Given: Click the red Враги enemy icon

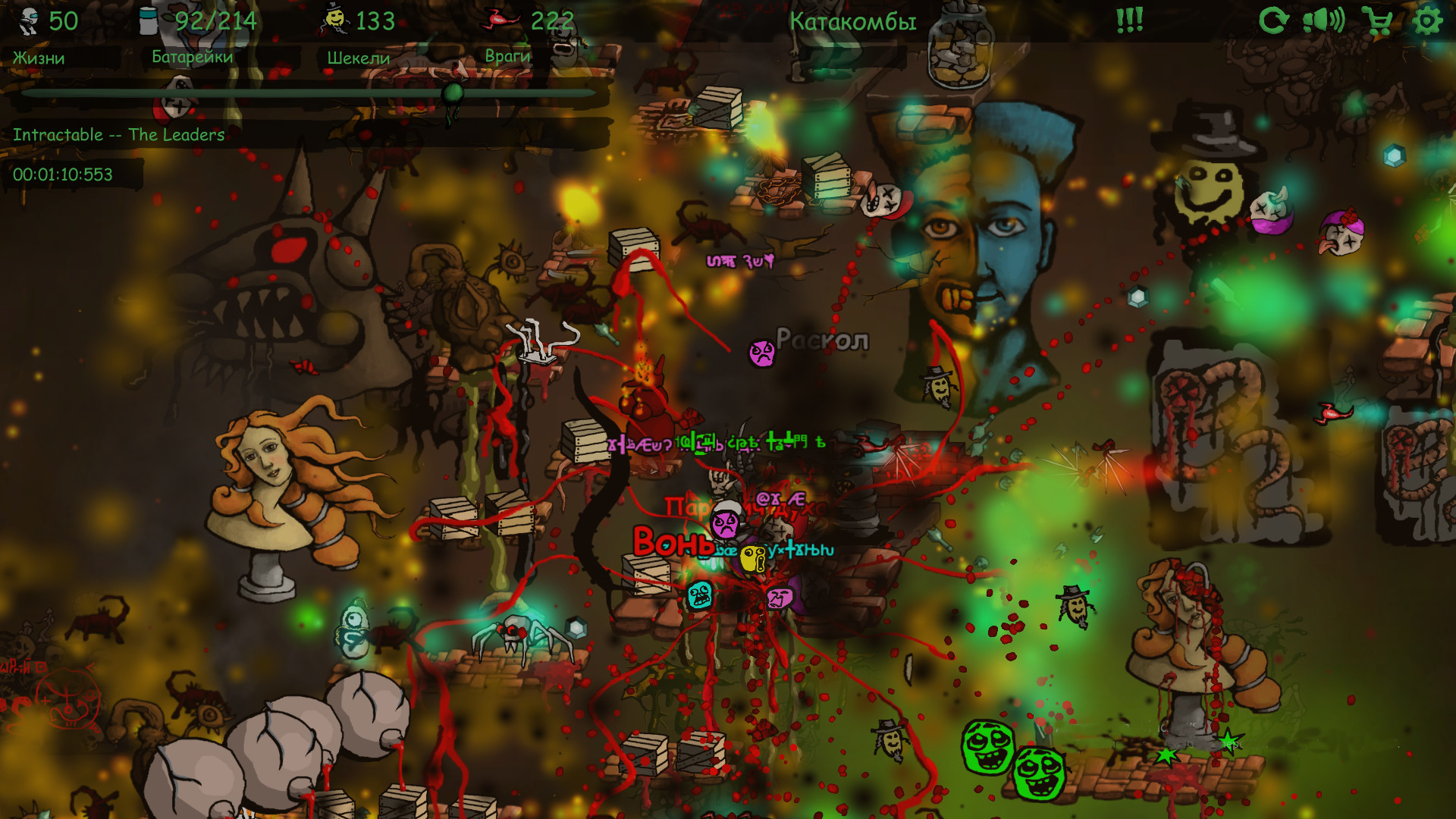Looking at the screenshot, I should point(500,19).
